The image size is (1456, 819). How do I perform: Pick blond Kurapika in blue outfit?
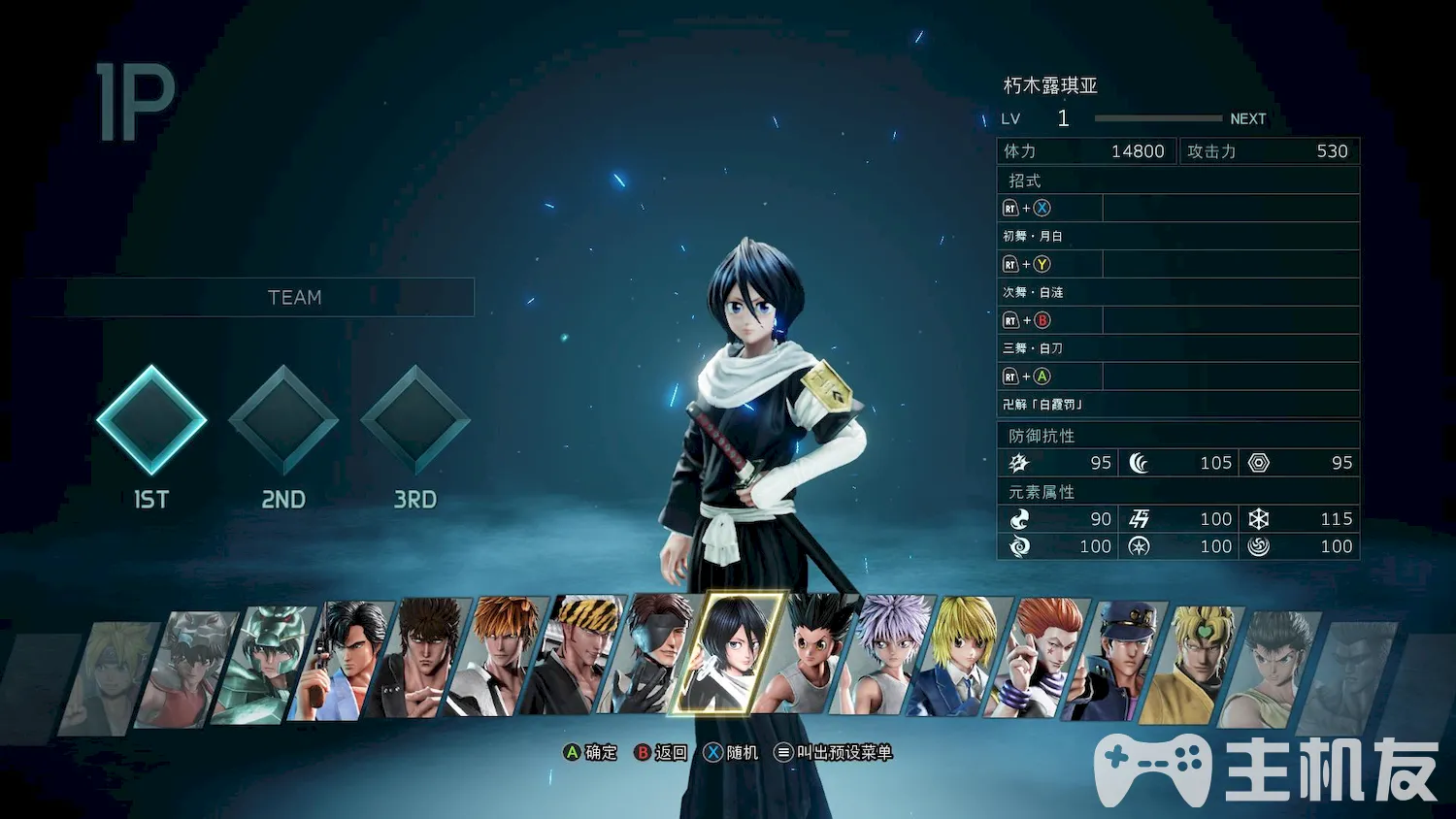961,657
